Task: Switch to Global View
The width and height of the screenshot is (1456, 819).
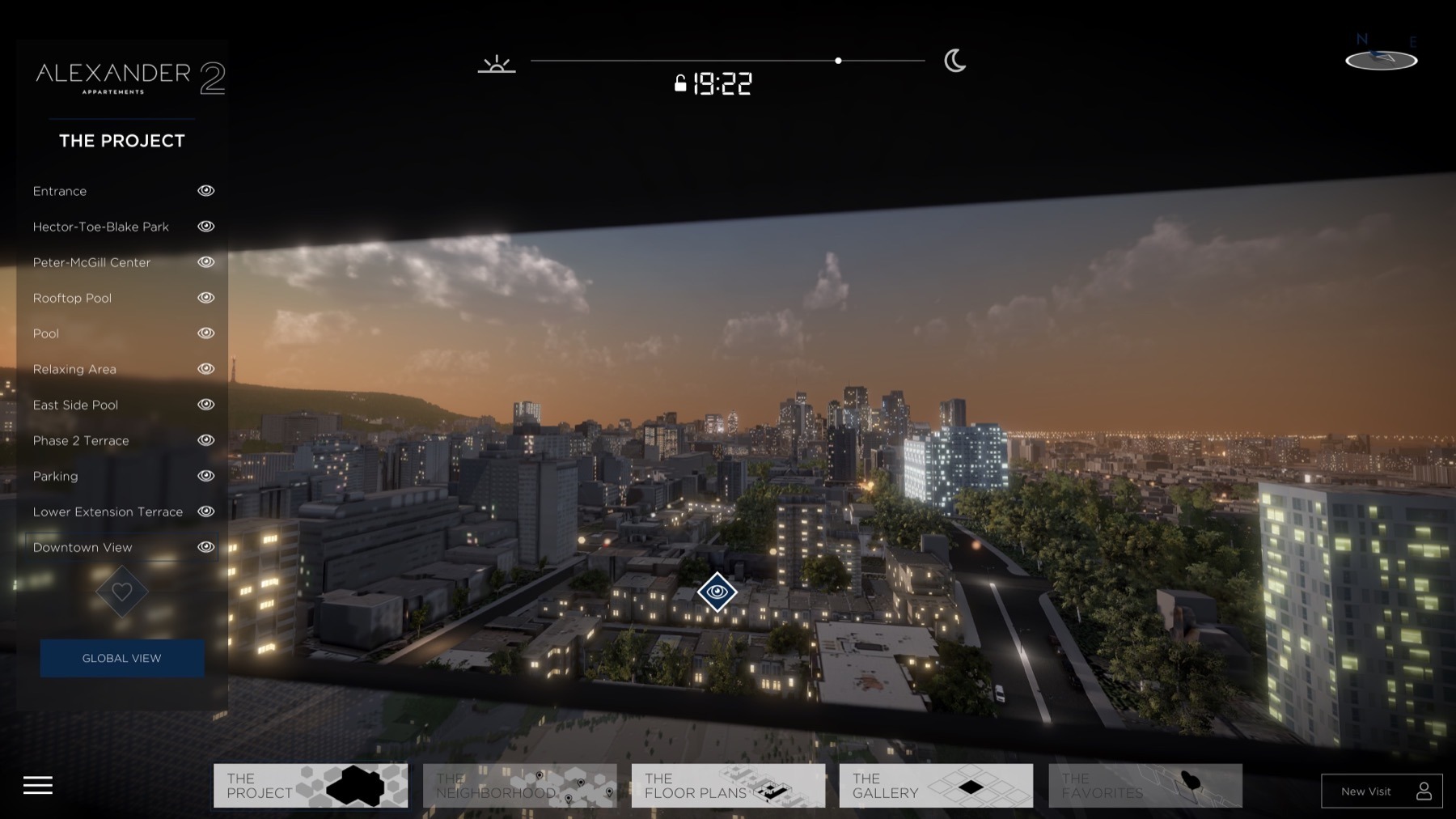Action: tap(121, 658)
